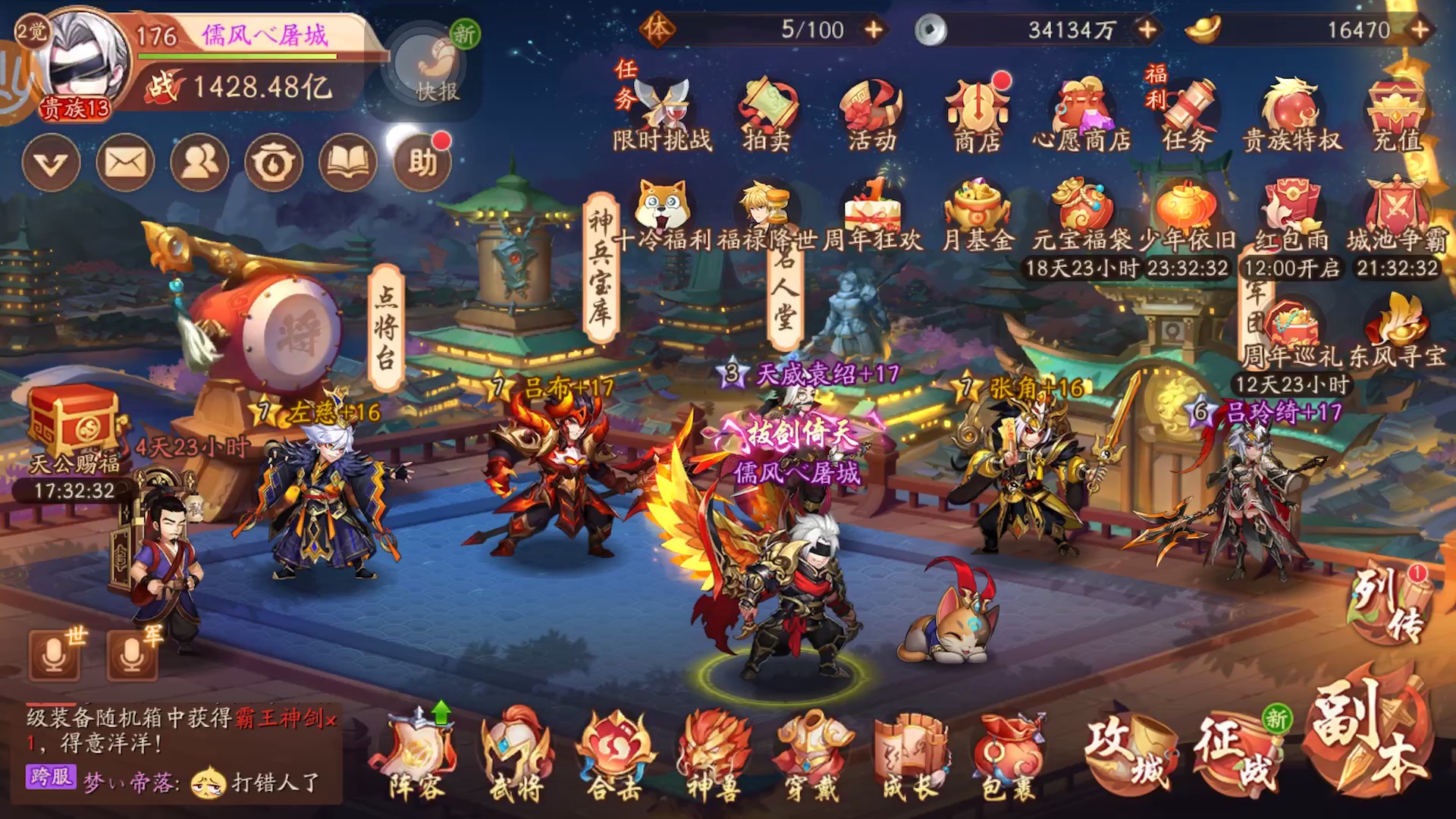Open the 红包雨 red envelope event
1456x819 pixels.
[1291, 216]
